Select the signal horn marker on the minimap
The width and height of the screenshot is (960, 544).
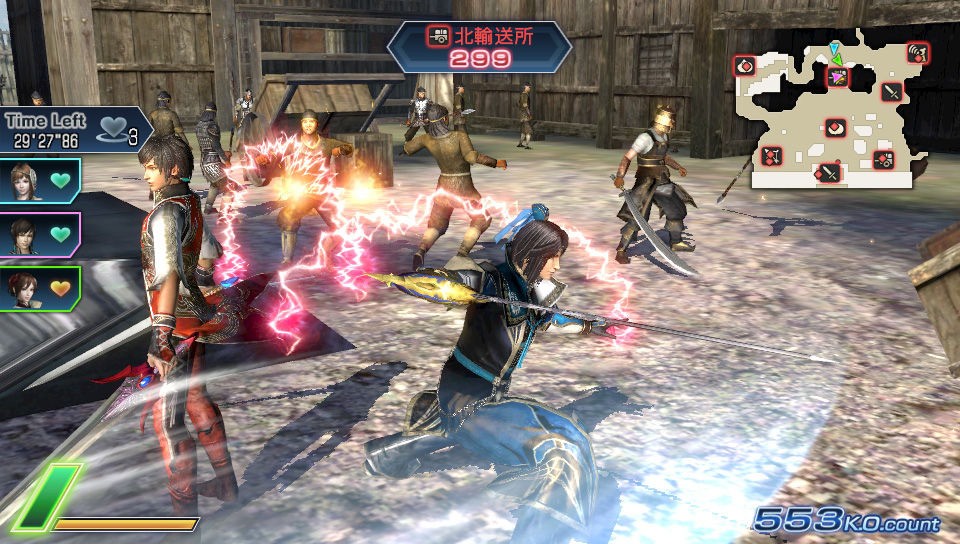pos(916,53)
